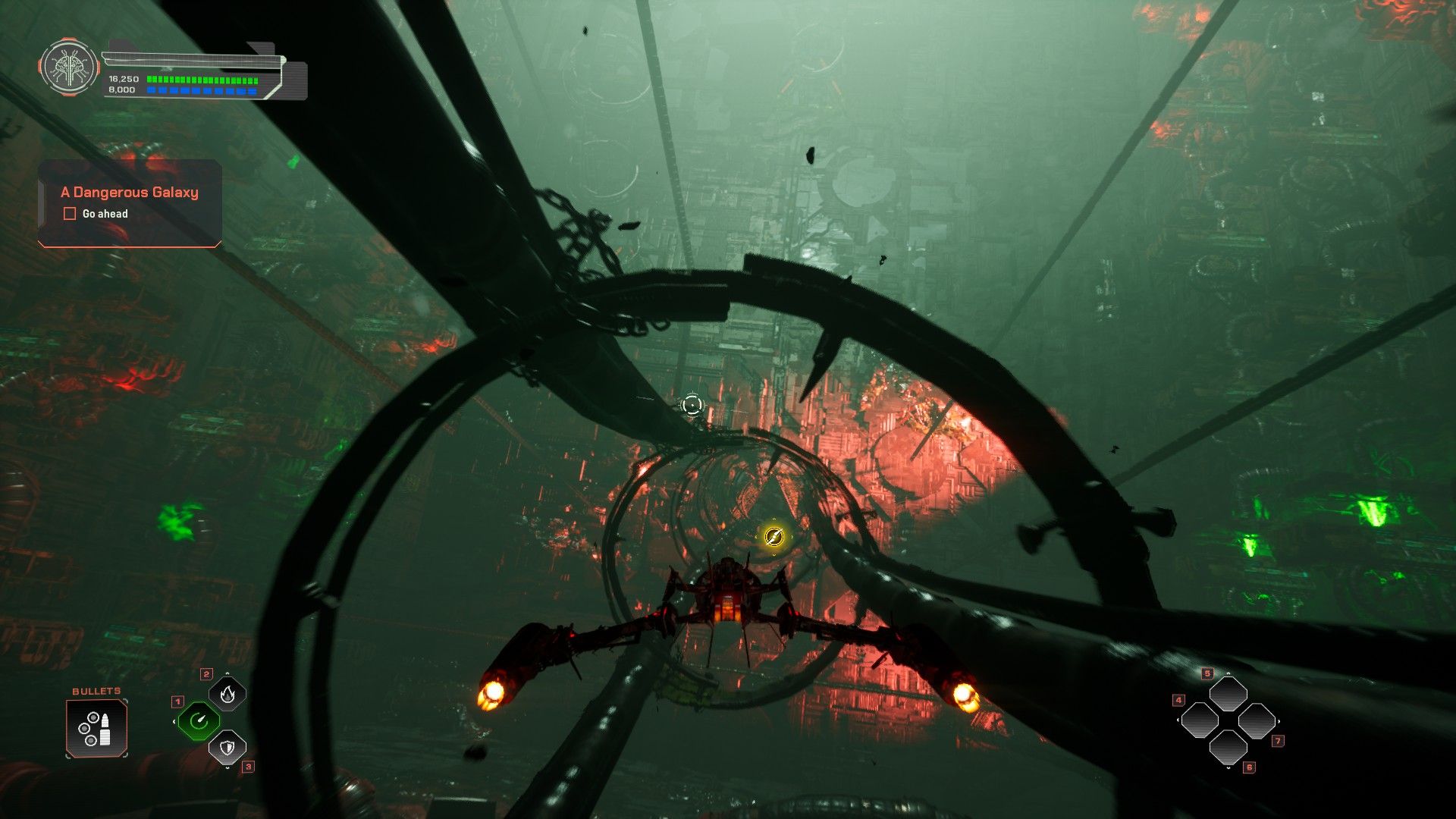Click the bottom gadget diamond near slot 6
This screenshot has height=819, width=1456.
[1229, 748]
